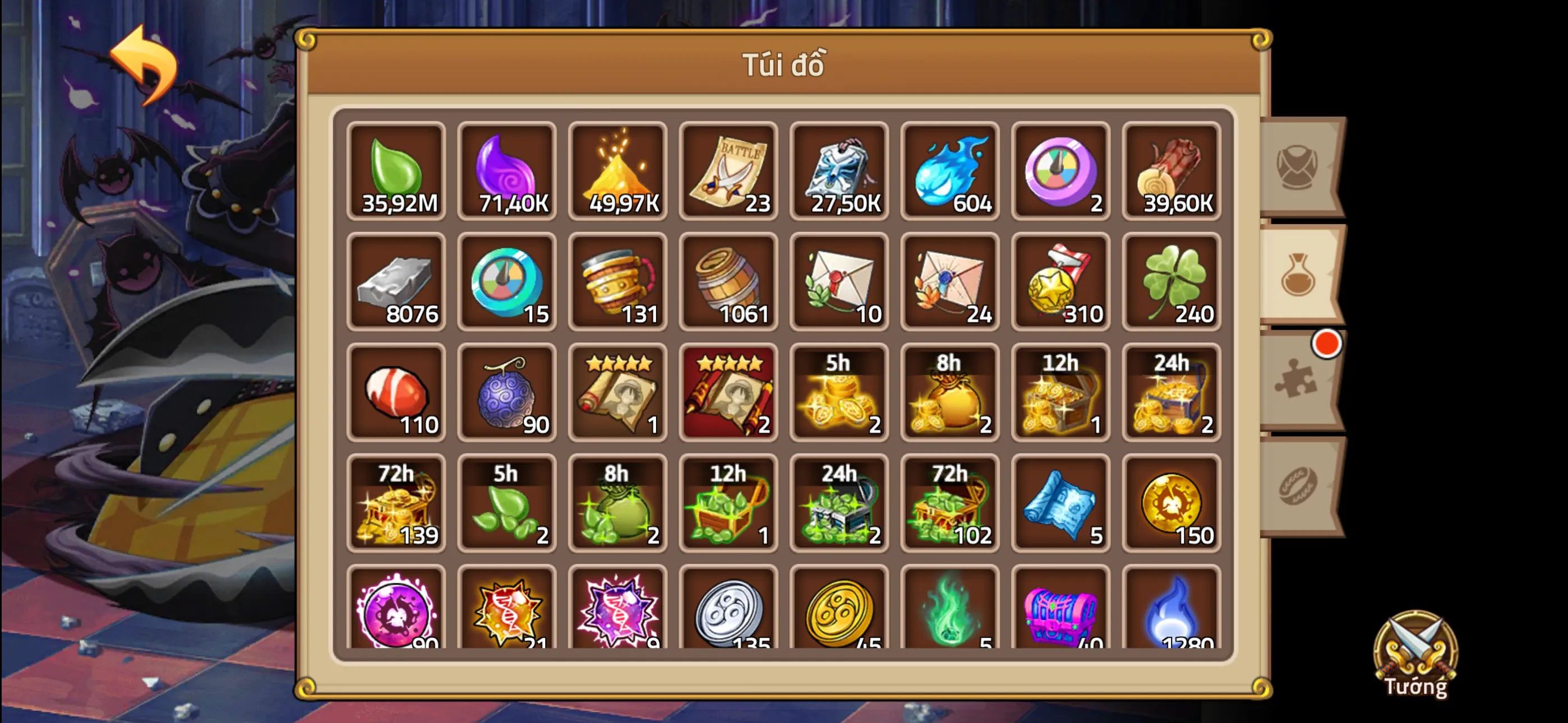View the blue treasure map scroll showing 5
This screenshot has width=1568, height=723.
(1061, 504)
